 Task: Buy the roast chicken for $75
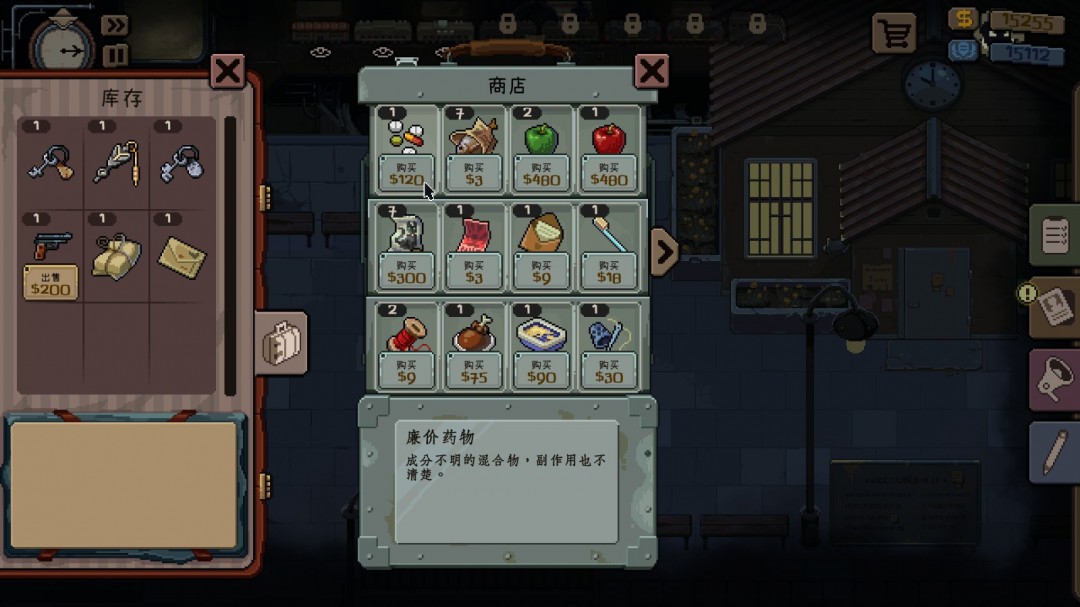[474, 371]
